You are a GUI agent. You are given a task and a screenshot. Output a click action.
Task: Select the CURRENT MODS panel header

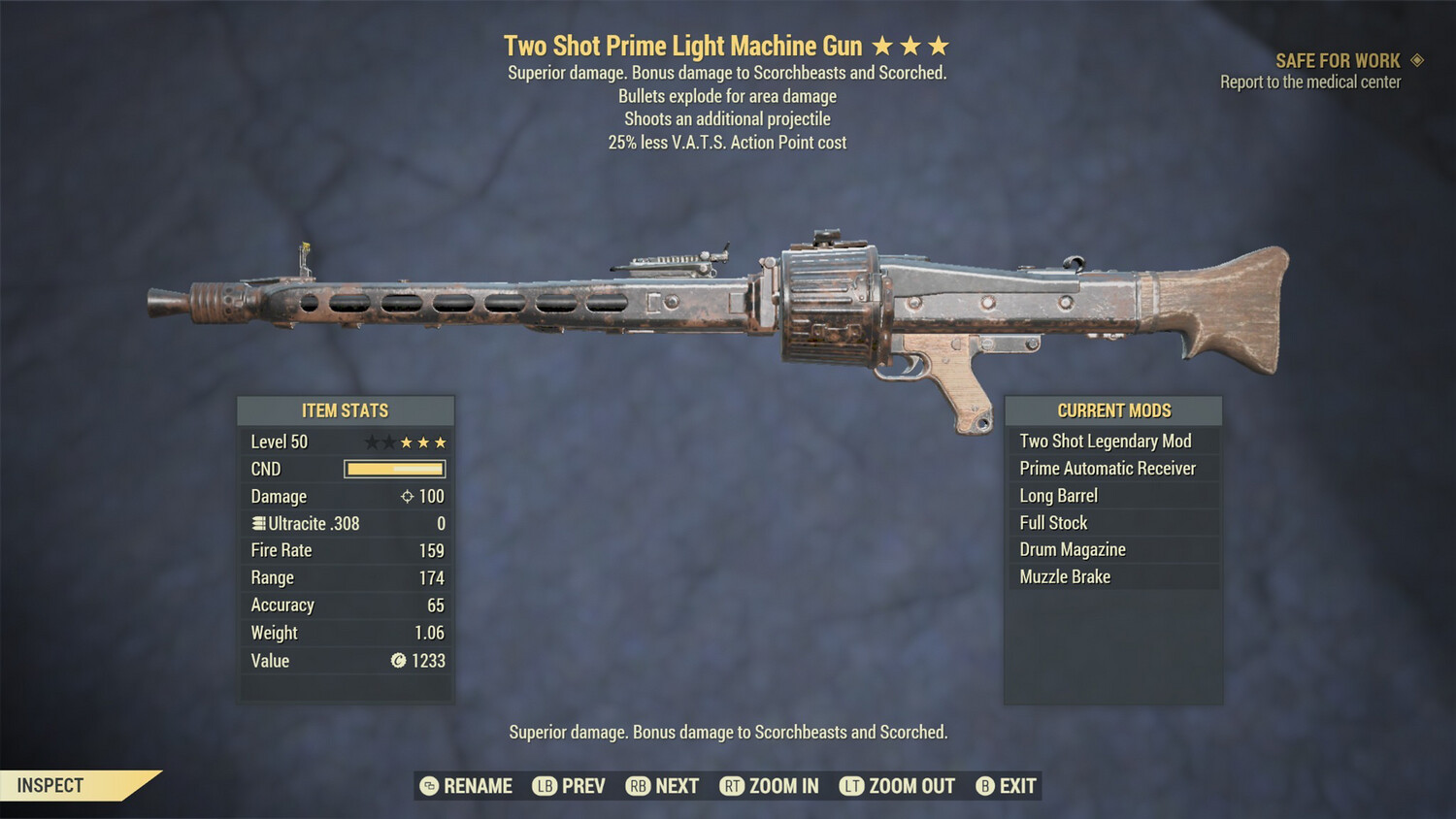(x=1113, y=410)
